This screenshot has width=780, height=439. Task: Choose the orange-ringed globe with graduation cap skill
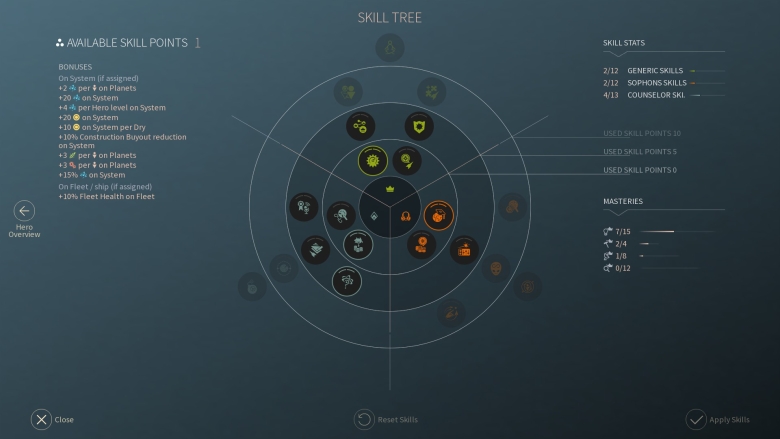click(x=437, y=214)
